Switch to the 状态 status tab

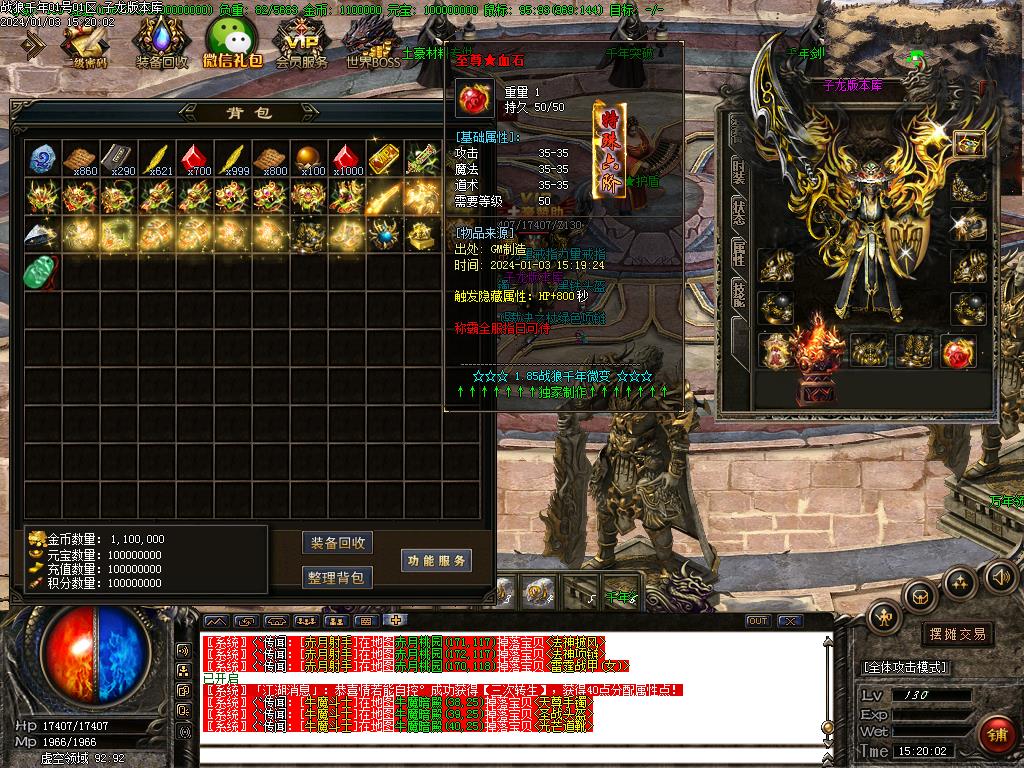tap(738, 212)
